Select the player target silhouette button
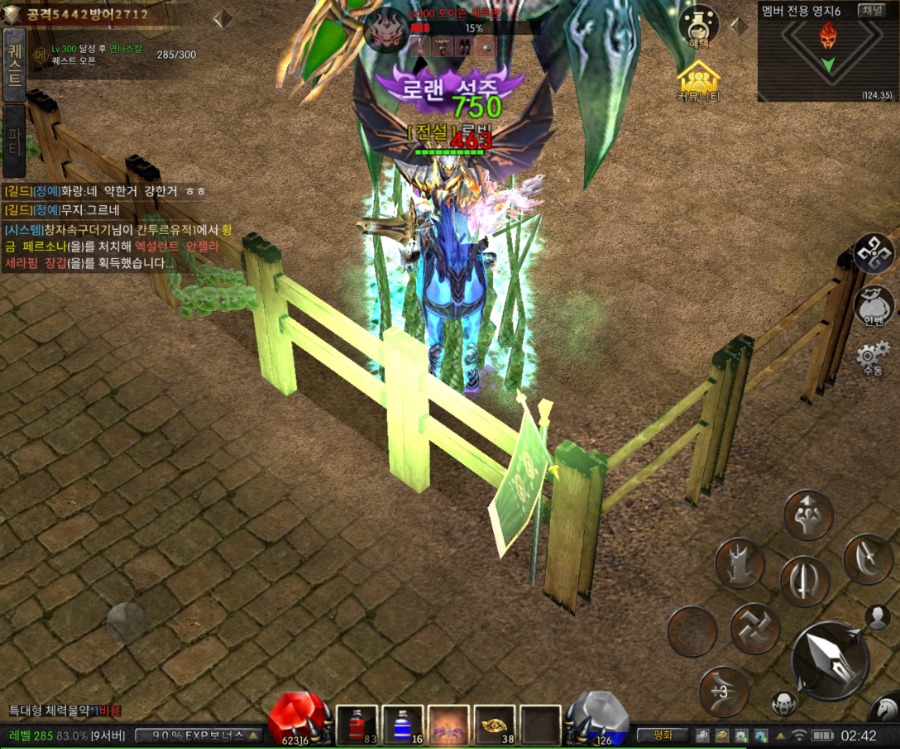This screenshot has width=900, height=749. click(x=879, y=617)
